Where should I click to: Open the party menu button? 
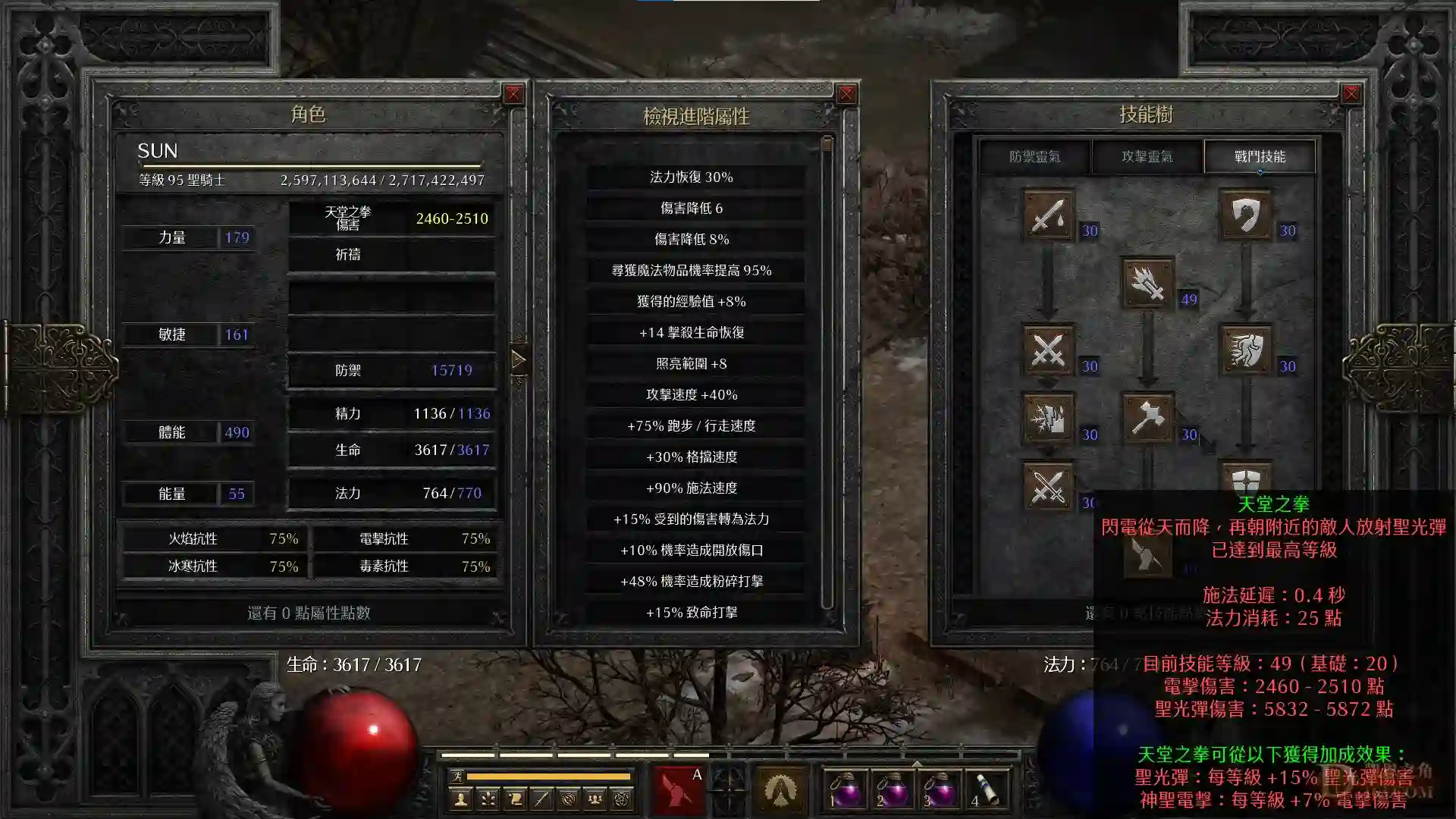click(x=595, y=799)
